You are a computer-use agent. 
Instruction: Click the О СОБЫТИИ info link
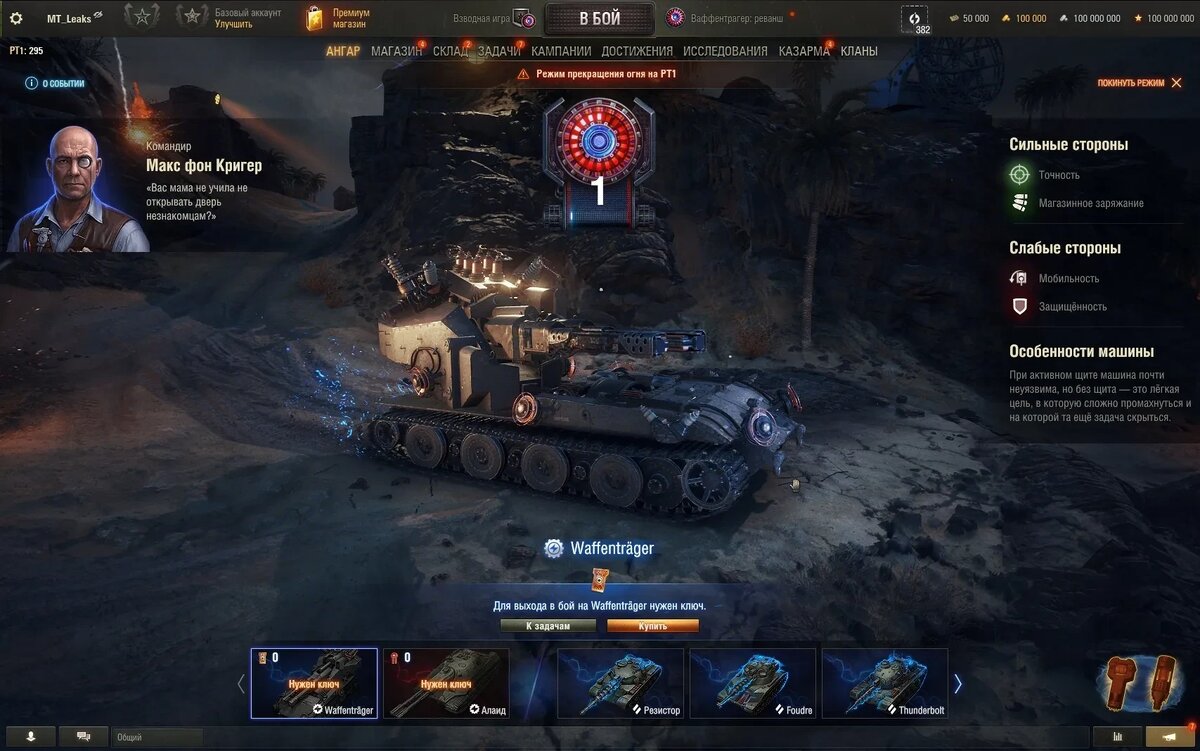(56, 84)
